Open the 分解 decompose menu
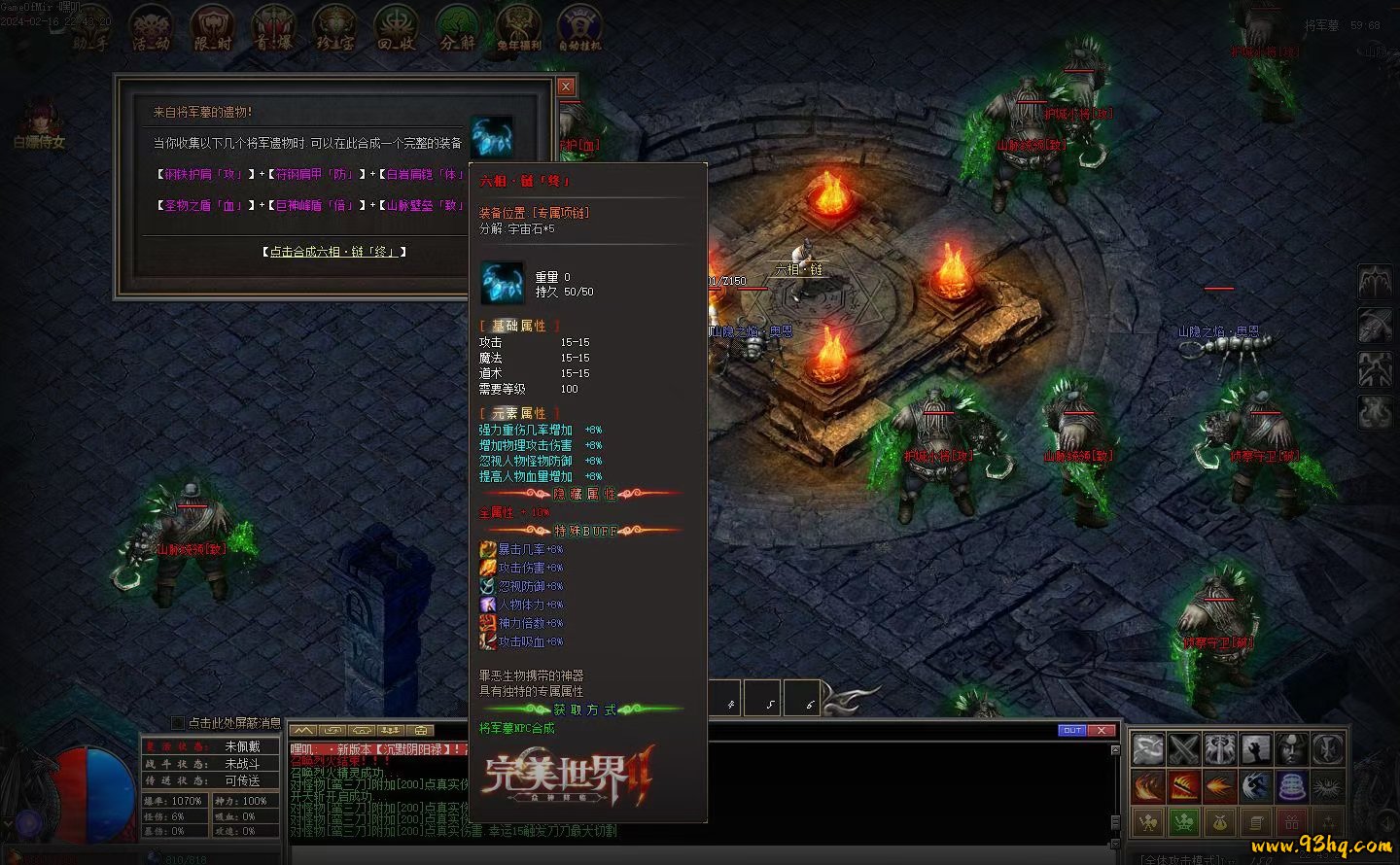Image resolution: width=1400 pixels, height=865 pixels. [x=457, y=28]
